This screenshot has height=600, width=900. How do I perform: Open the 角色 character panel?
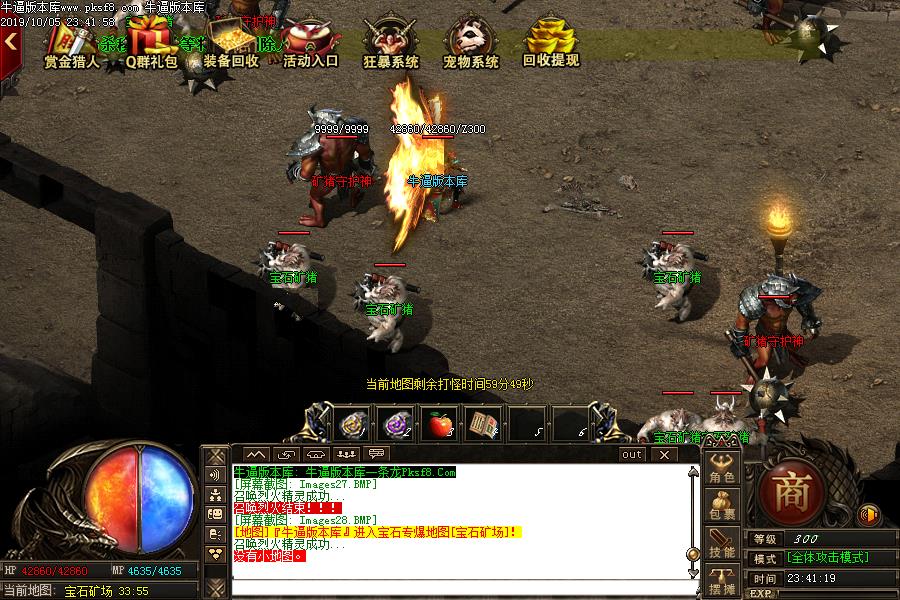[722, 470]
